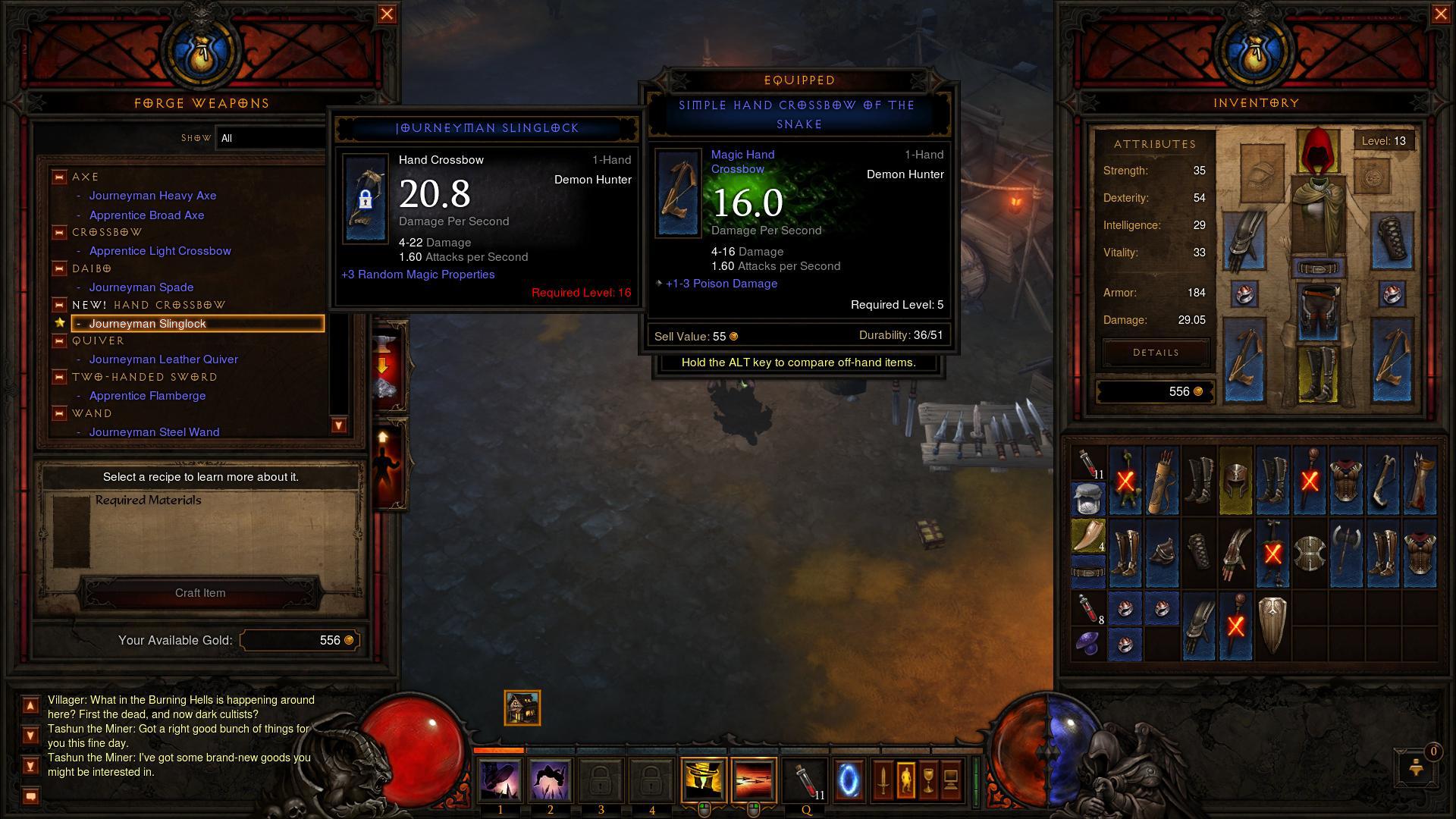Click the anvil salvage icon between panels
The width and height of the screenshot is (1456, 819).
[x=384, y=364]
